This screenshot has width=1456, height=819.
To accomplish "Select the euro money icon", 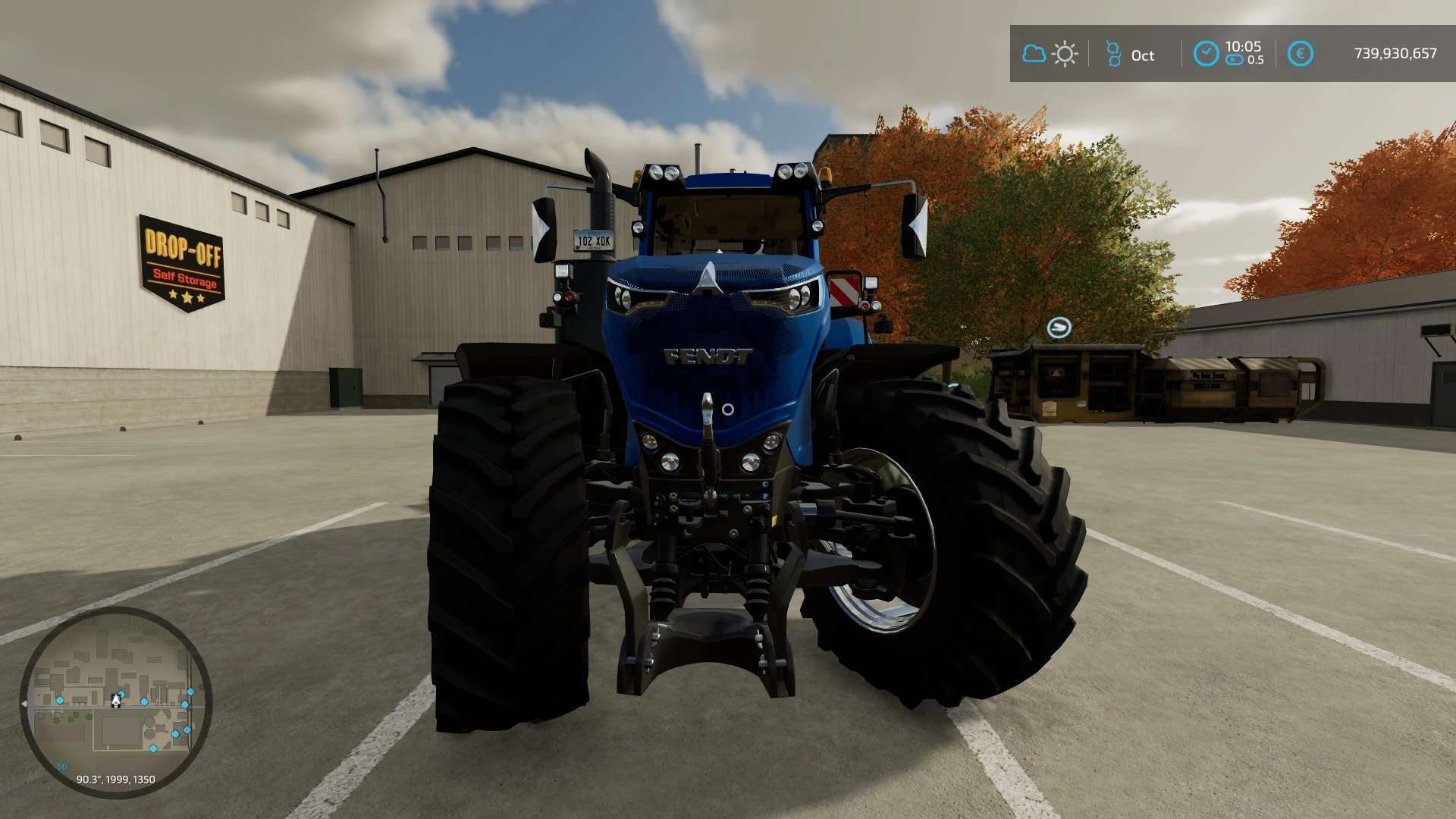I will (x=1300, y=54).
